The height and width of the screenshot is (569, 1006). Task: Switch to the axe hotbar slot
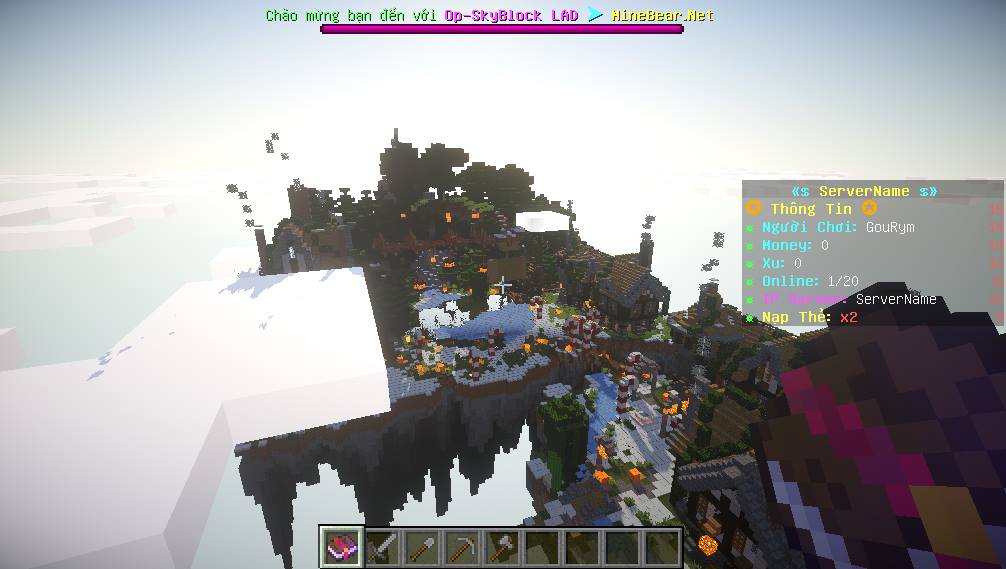(502, 547)
